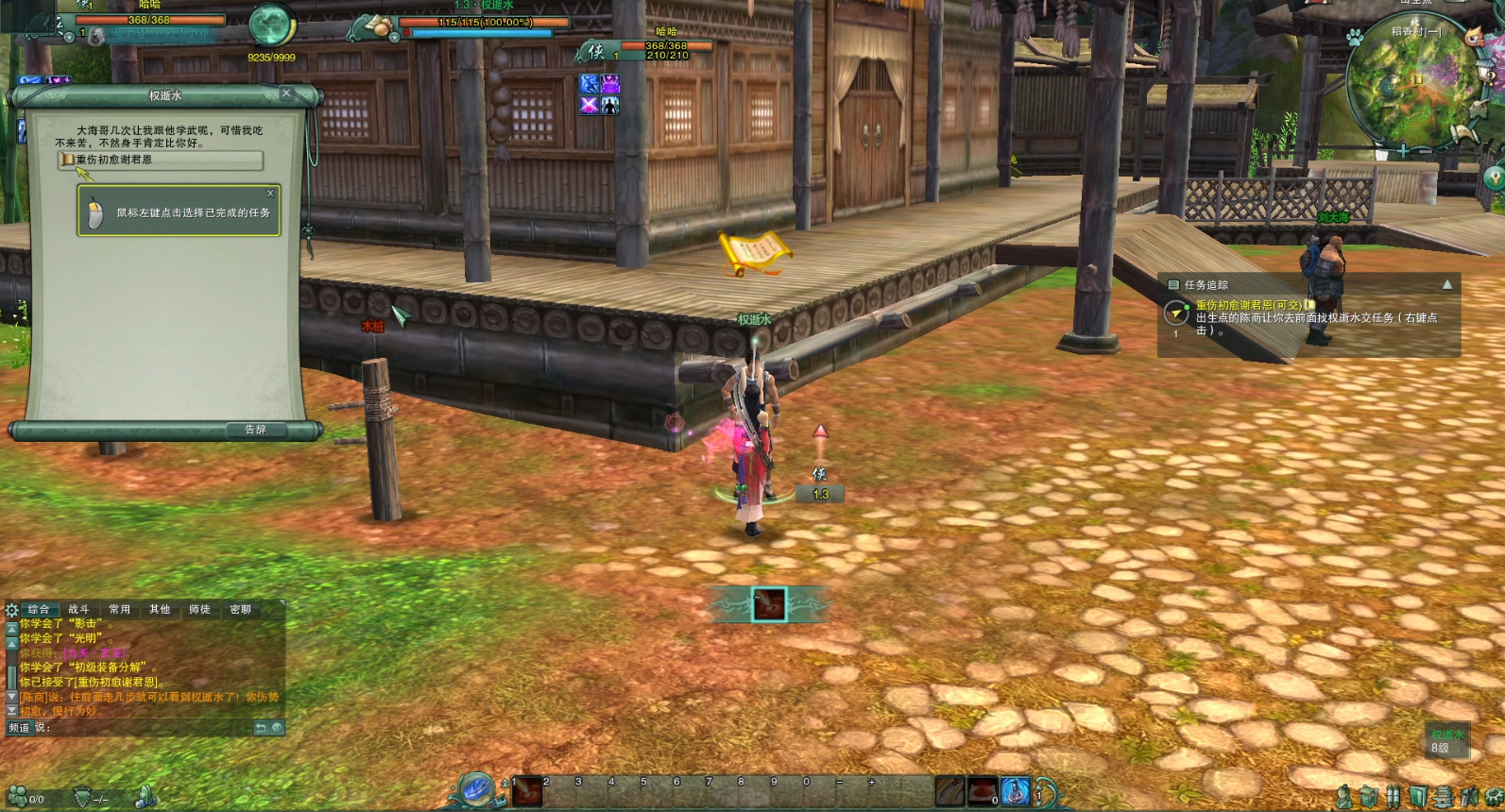Show the 师徒 chat tab

[199, 610]
